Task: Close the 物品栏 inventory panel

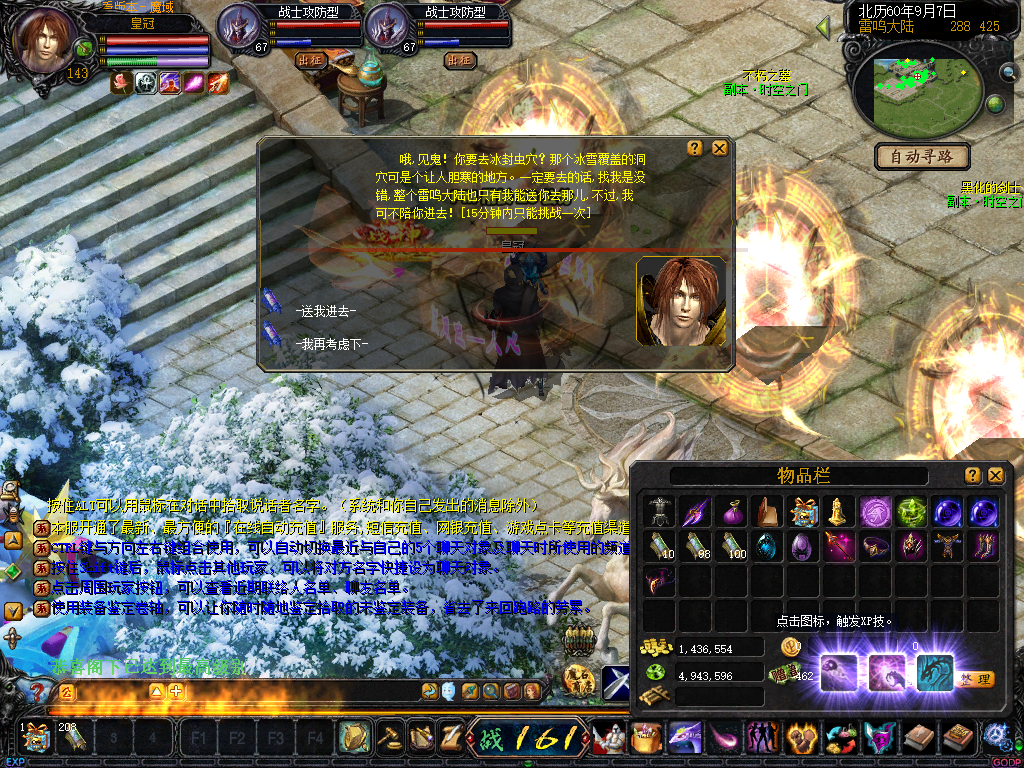Action: pos(996,475)
